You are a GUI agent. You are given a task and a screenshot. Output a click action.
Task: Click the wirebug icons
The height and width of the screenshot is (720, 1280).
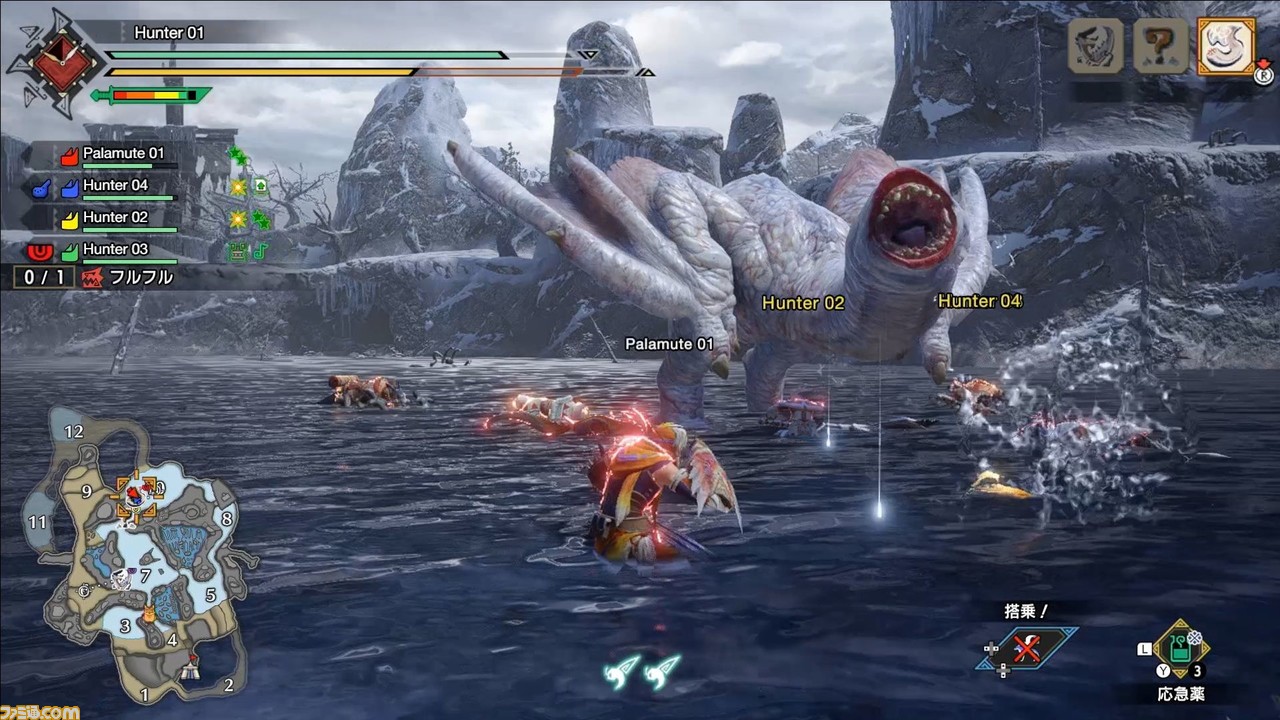(x=642, y=669)
